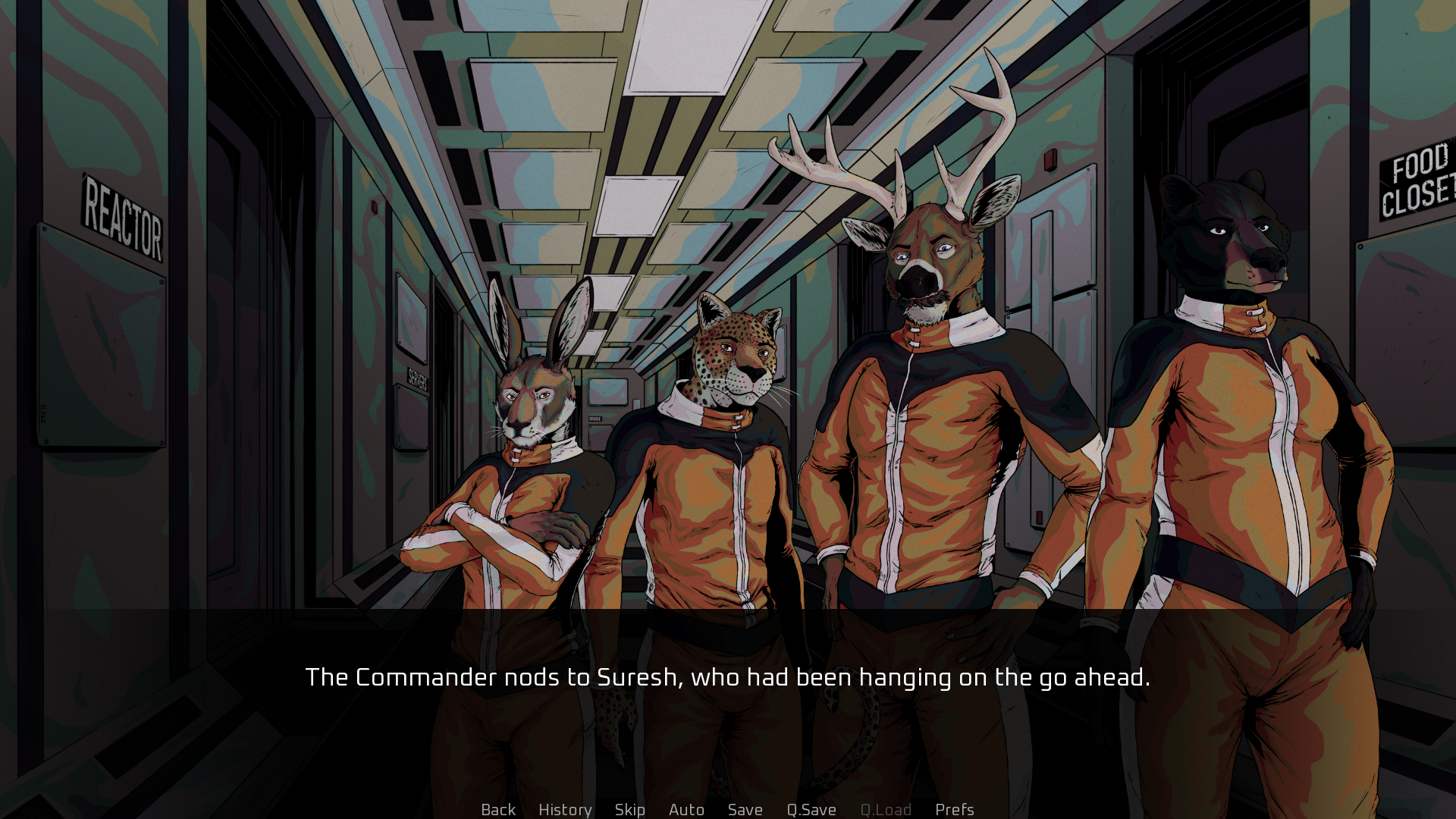Screen dimensions: 1456x819
Task: Open the History dialogue log
Action: [x=565, y=809]
